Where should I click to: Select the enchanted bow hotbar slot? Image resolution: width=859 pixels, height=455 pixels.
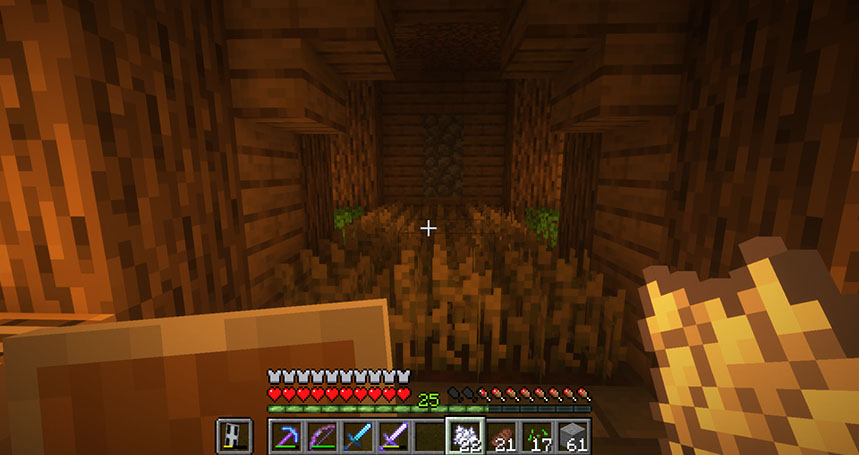point(322,437)
